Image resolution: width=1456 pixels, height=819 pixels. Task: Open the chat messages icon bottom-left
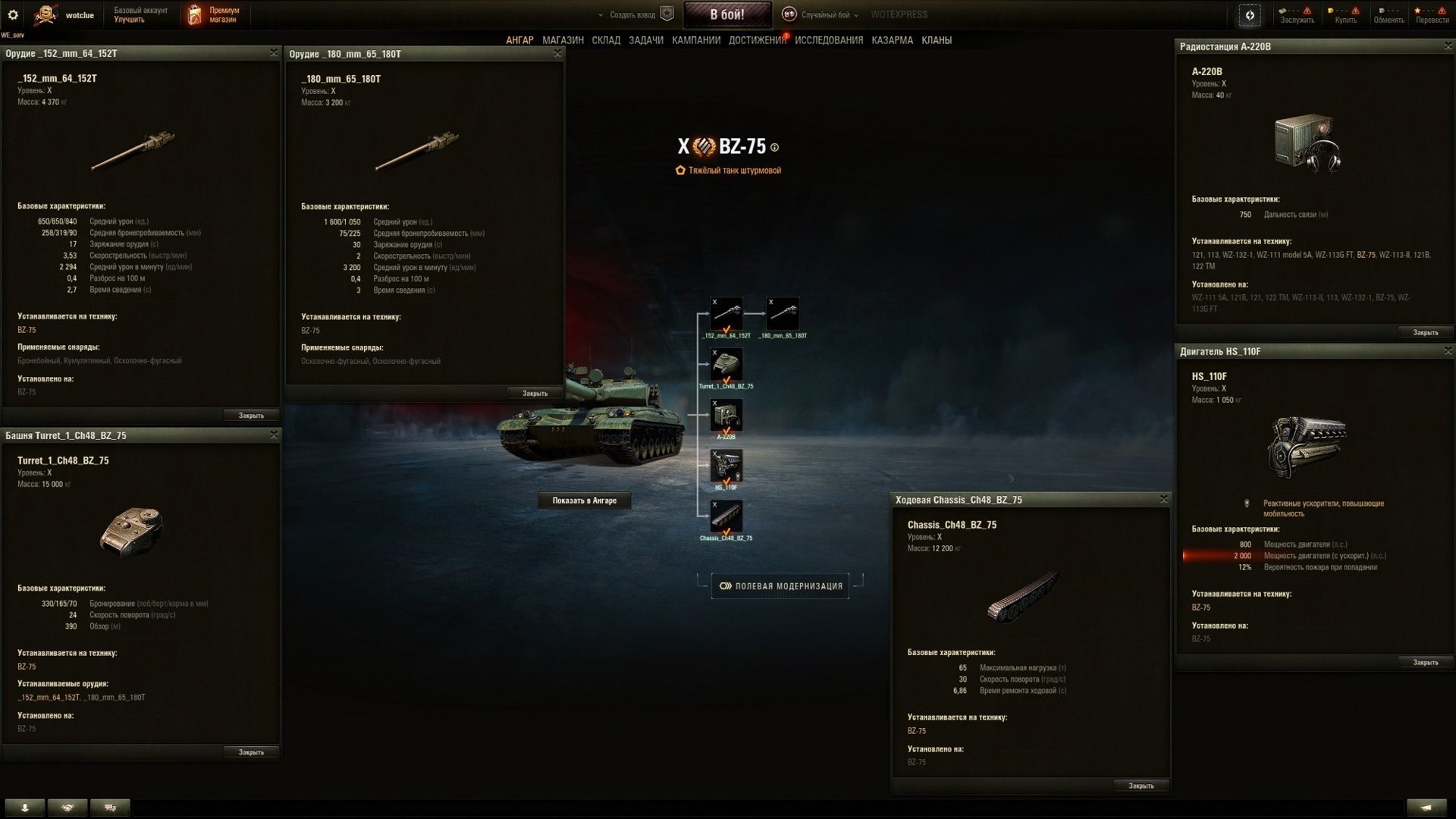[x=111, y=808]
